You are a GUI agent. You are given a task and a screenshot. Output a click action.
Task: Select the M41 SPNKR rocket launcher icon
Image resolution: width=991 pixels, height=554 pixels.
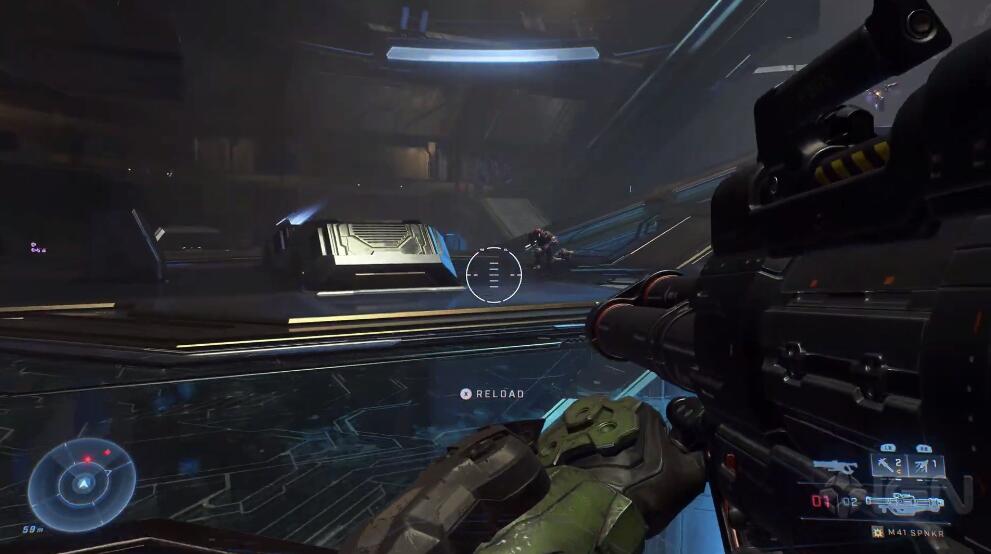(x=906, y=504)
